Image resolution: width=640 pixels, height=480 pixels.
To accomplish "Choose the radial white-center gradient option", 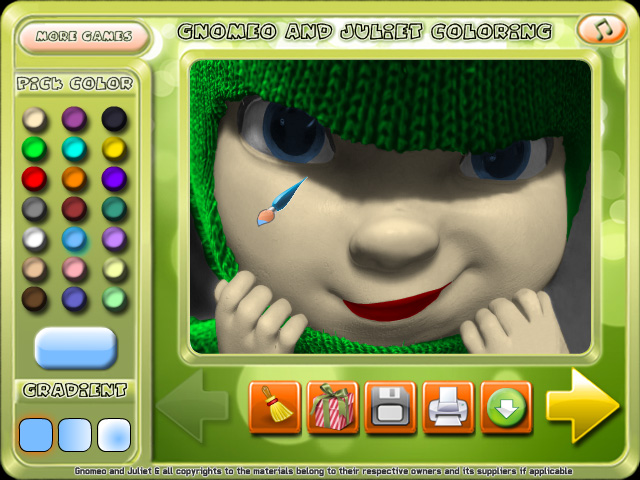I will pyautogui.click(x=114, y=434).
